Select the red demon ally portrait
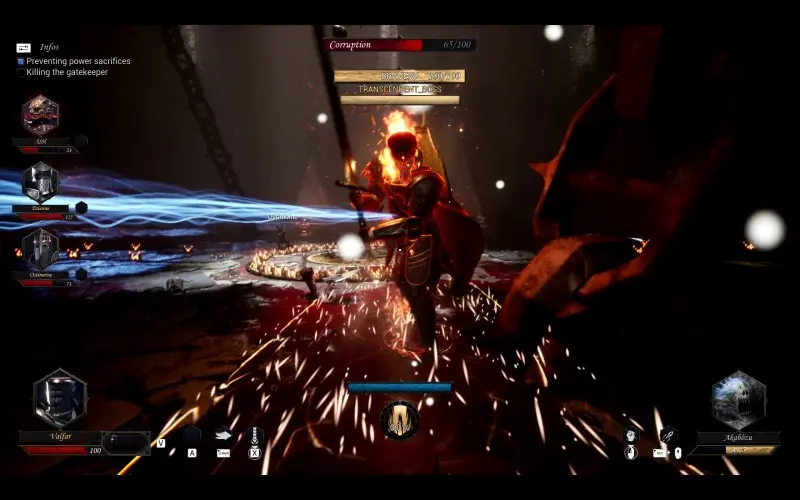Screen dimensions: 800x500 point(40,115)
